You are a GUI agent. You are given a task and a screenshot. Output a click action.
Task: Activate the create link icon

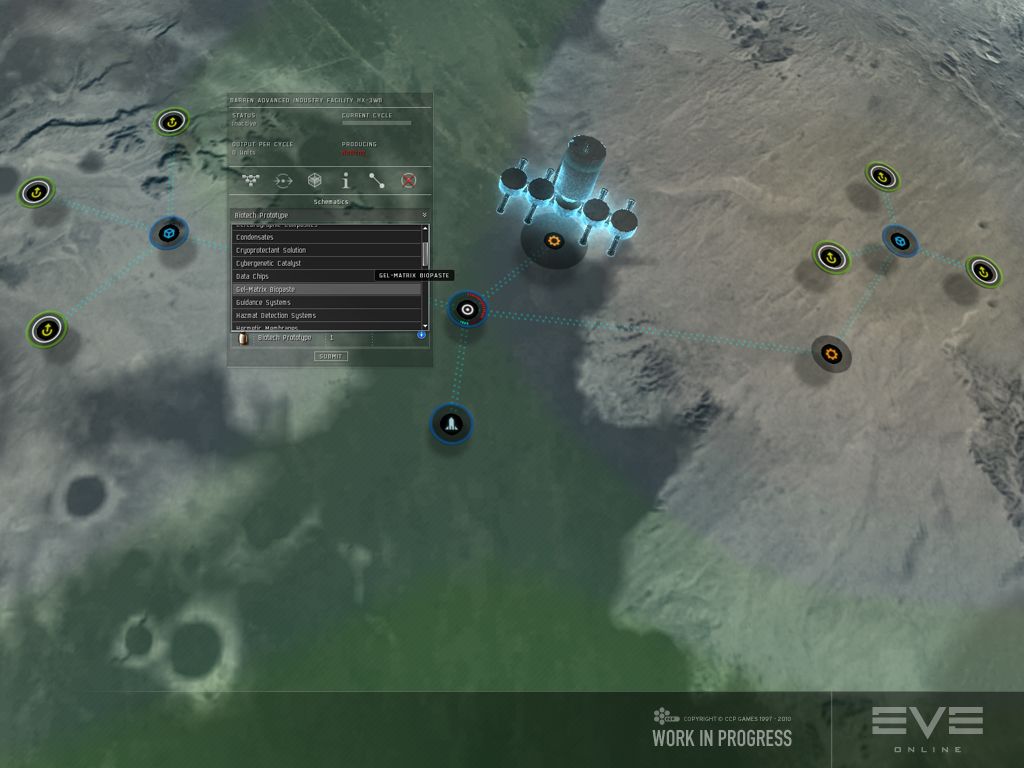click(376, 181)
